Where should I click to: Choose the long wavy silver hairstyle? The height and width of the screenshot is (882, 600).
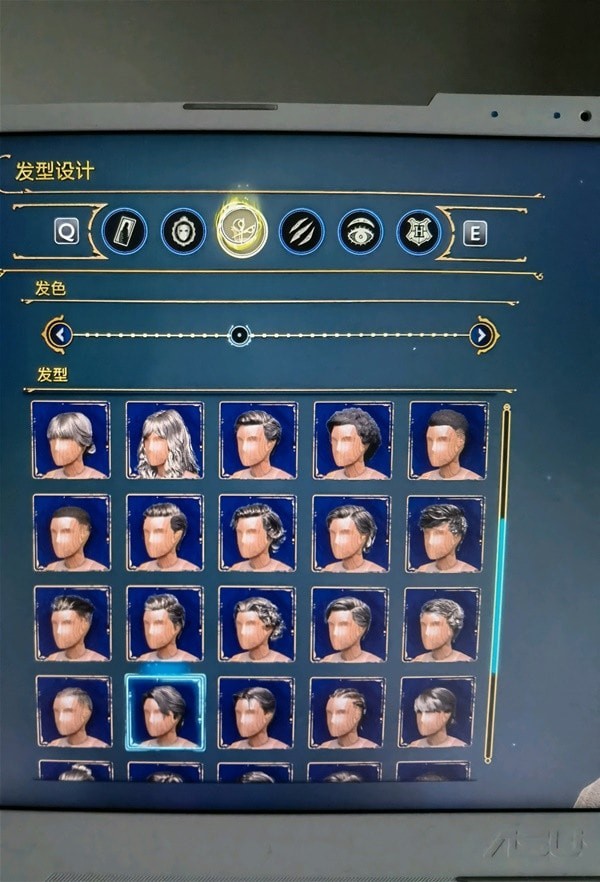click(x=165, y=440)
